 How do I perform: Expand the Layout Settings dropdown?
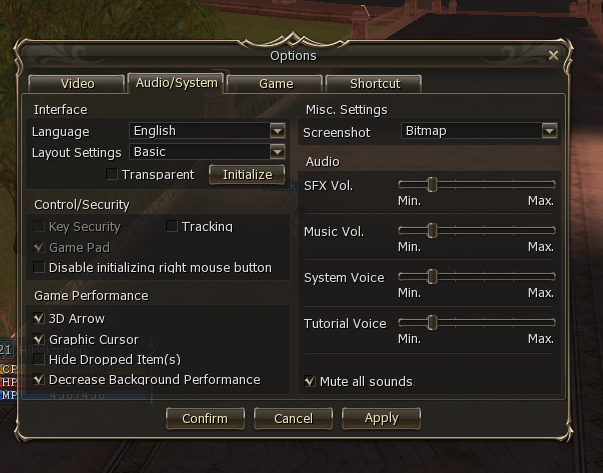[x=277, y=152]
